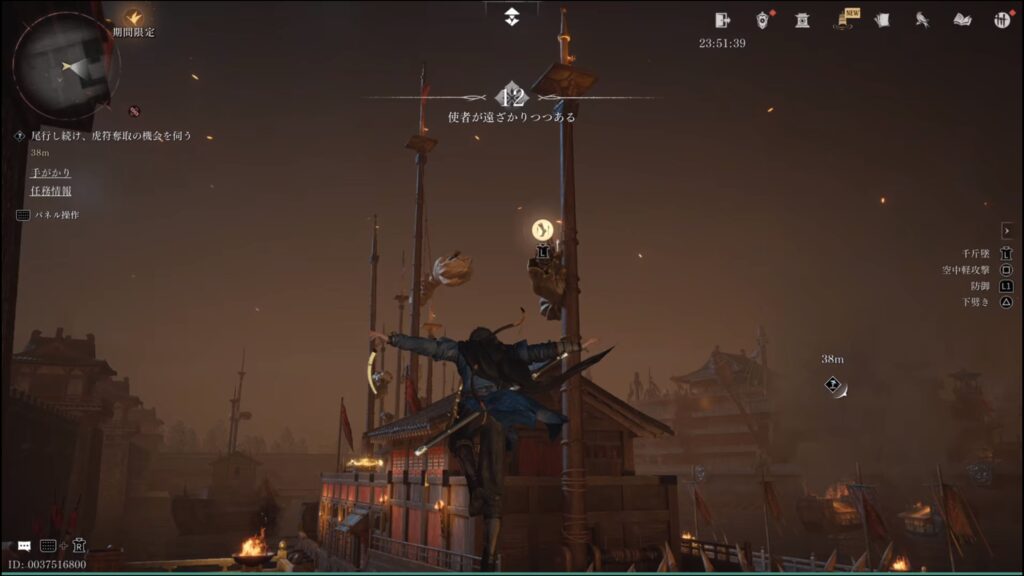
Task: Click the small red round icon beside the minimap
Action: coord(134,111)
